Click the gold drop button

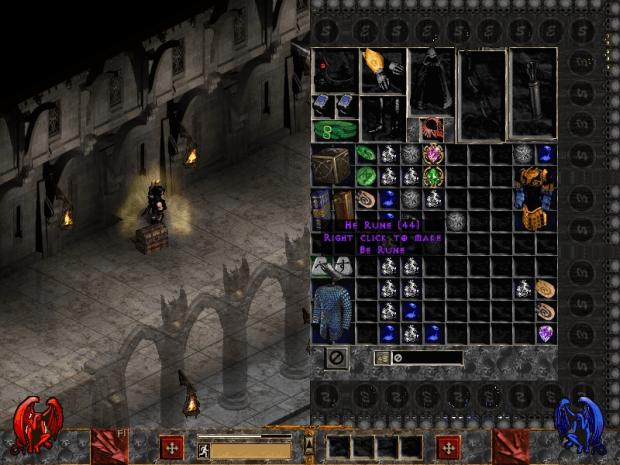click(x=382, y=358)
